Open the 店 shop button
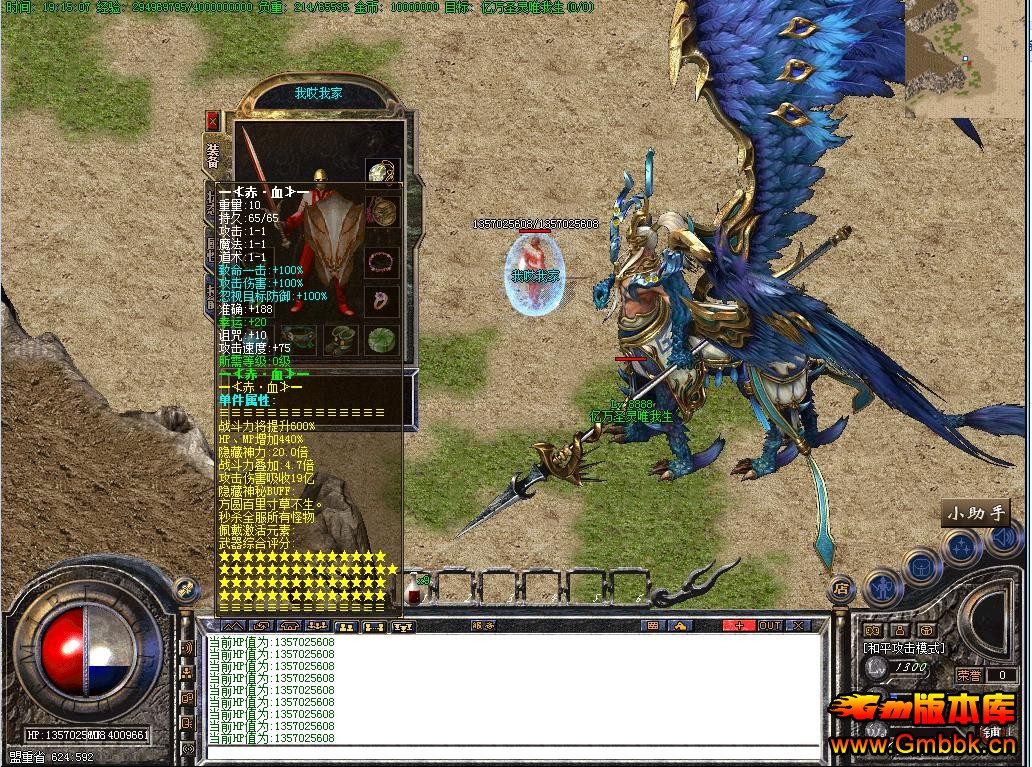This screenshot has width=1032, height=767. 842,588
